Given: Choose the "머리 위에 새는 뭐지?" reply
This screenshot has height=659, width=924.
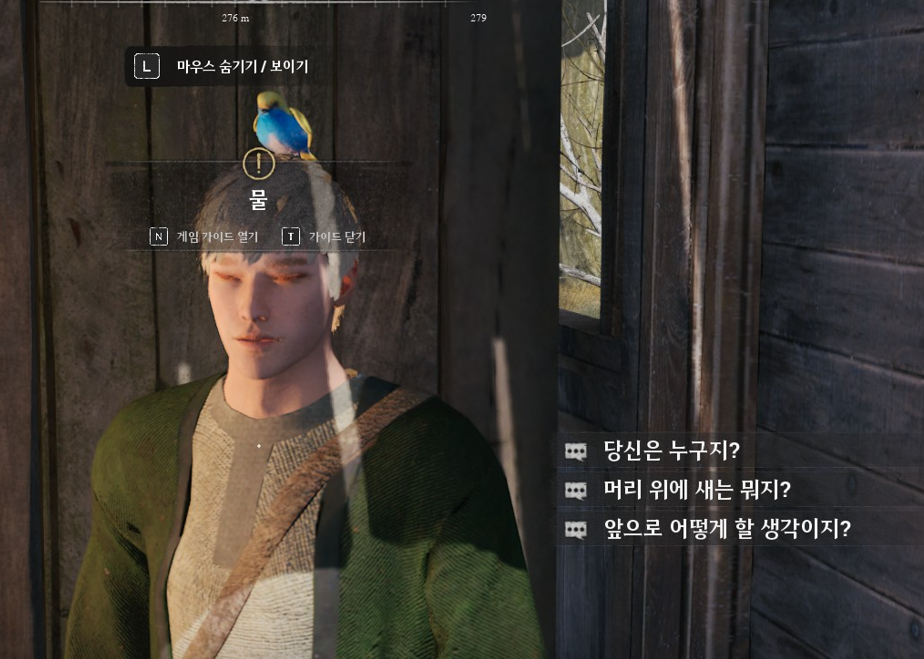Looking at the screenshot, I should [x=696, y=490].
